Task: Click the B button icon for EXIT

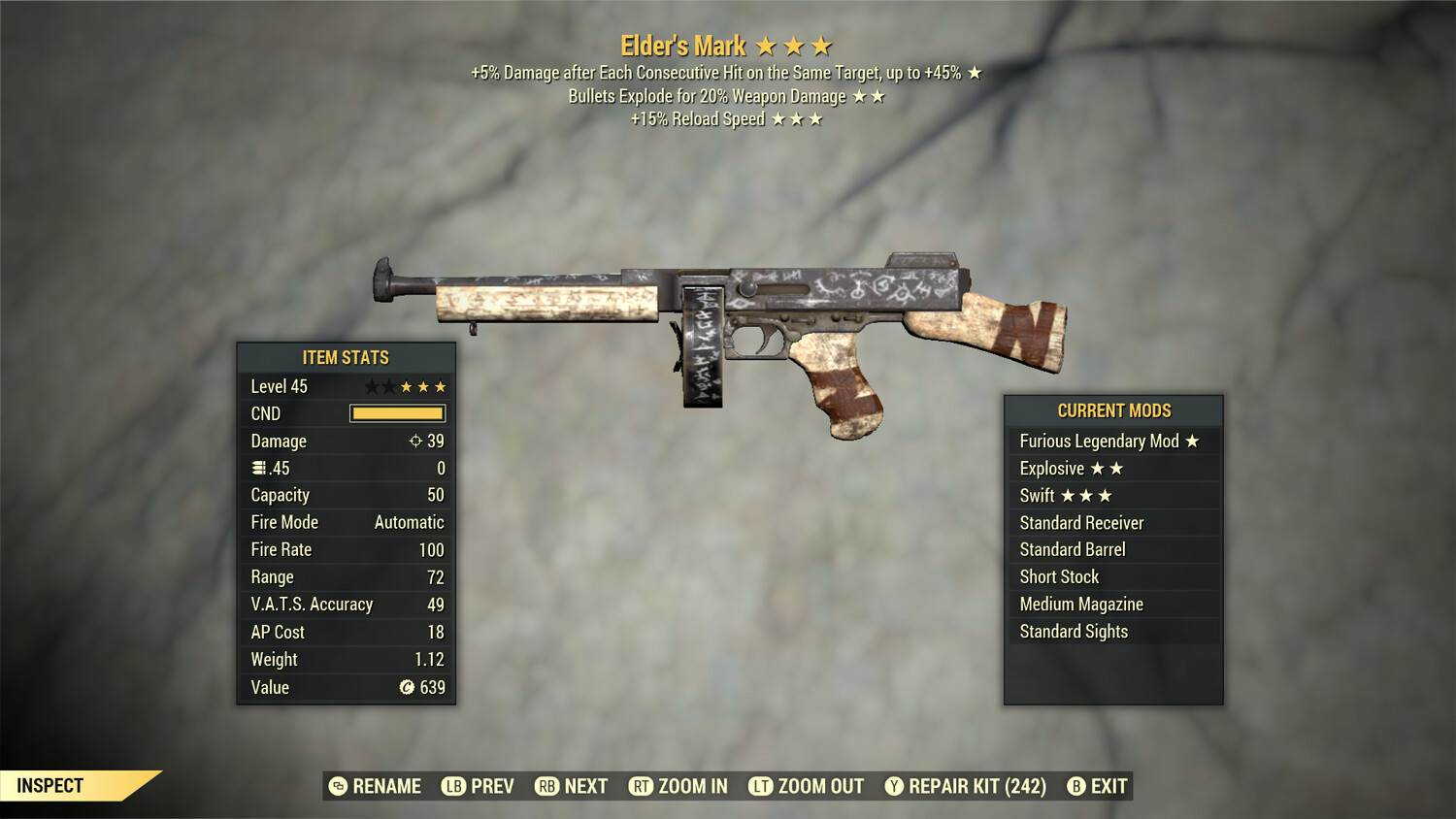Action: pyautogui.click(x=1075, y=786)
